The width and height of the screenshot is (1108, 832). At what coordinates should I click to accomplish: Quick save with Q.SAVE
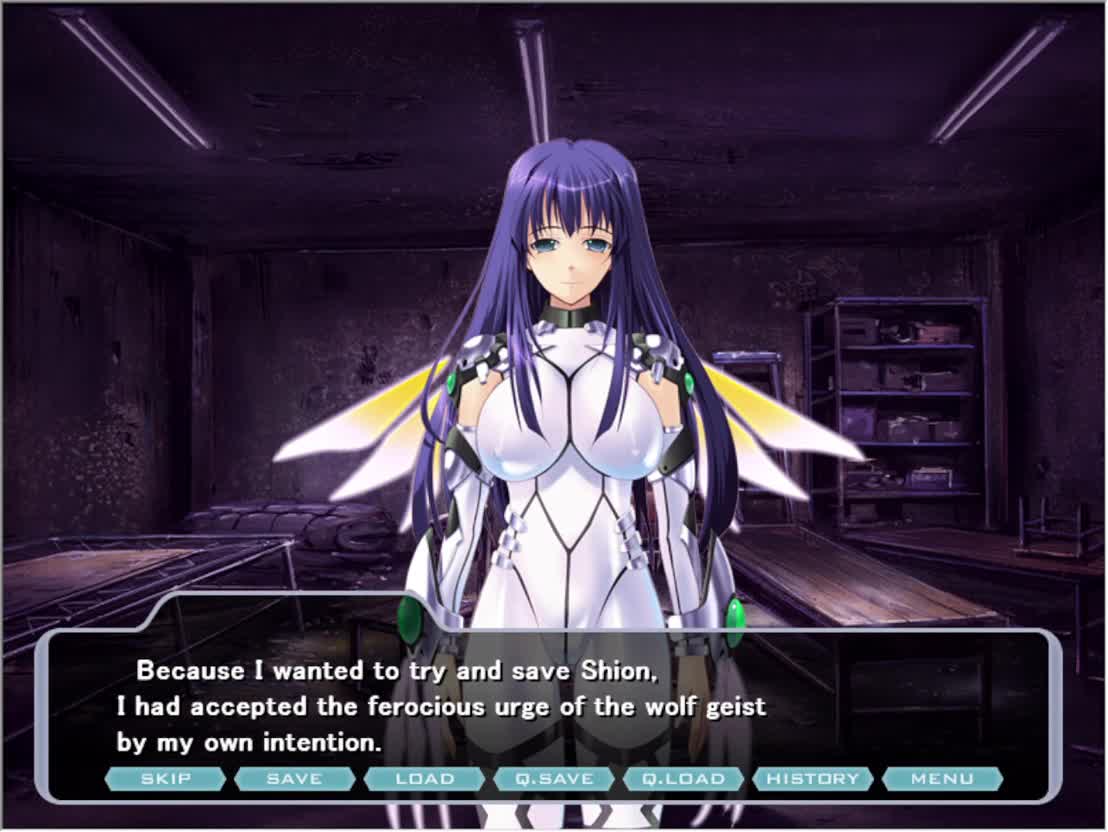point(554,779)
